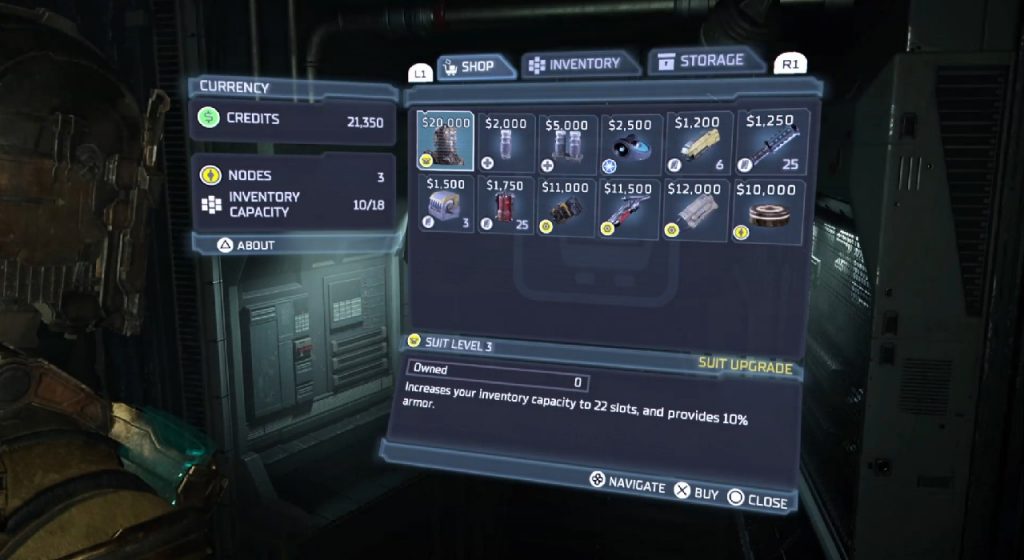1024x560 pixels.
Task: Select the $12,000 weapon item
Action: pos(697,208)
